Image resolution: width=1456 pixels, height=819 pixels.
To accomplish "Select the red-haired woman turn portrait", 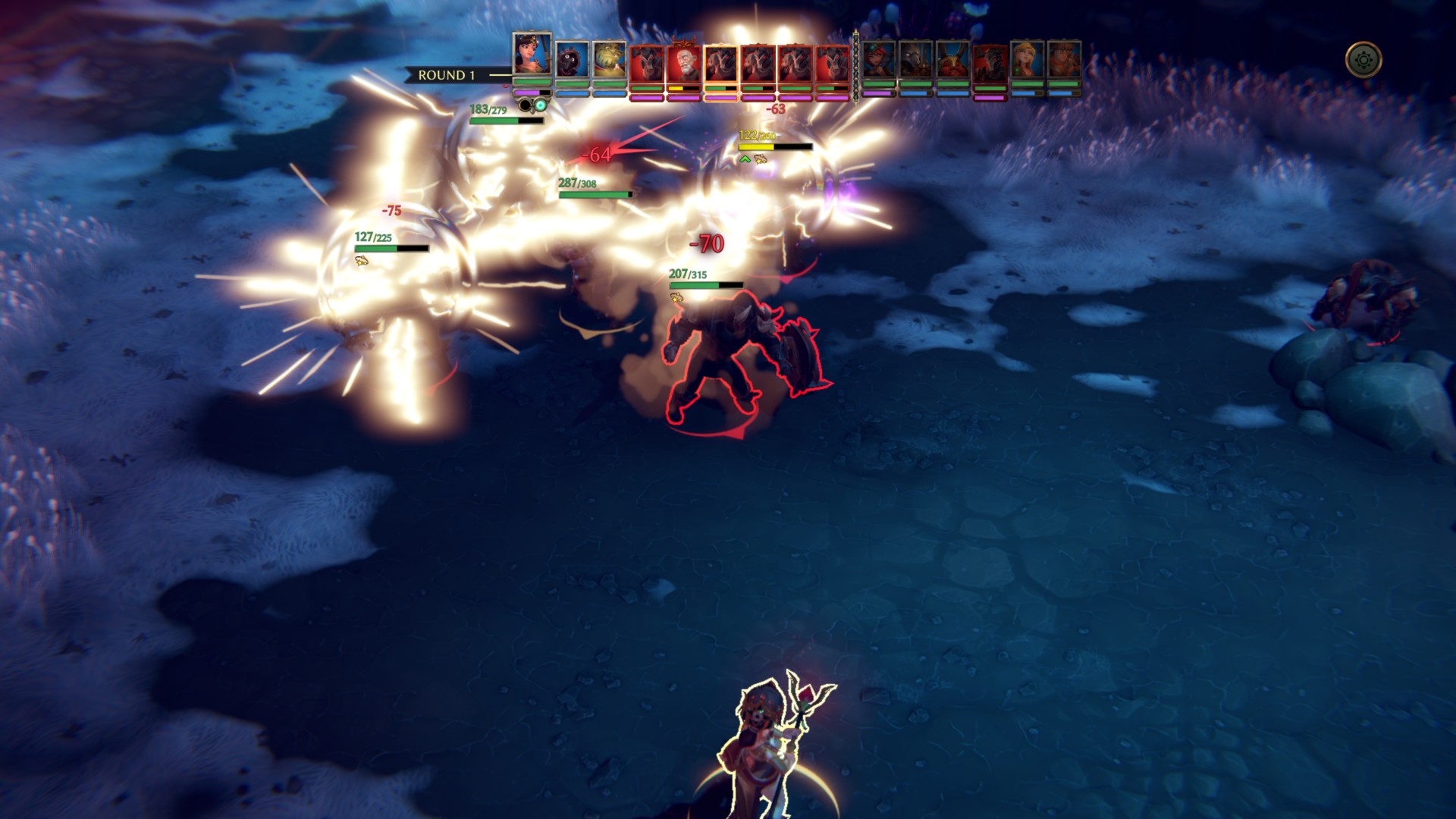I will pyautogui.click(x=878, y=61).
